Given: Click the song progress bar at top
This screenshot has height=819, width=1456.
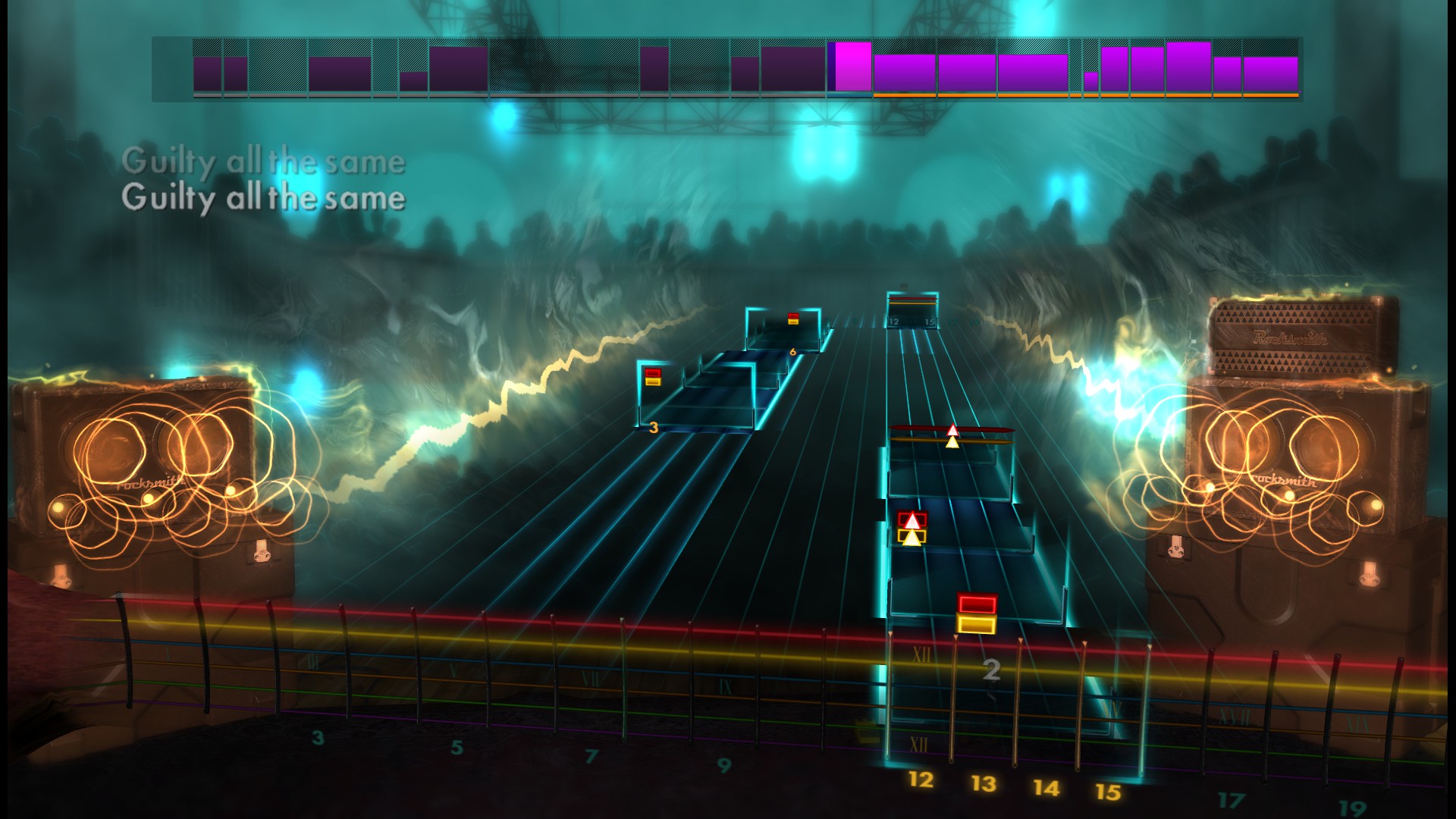Looking at the screenshot, I should [x=728, y=68].
